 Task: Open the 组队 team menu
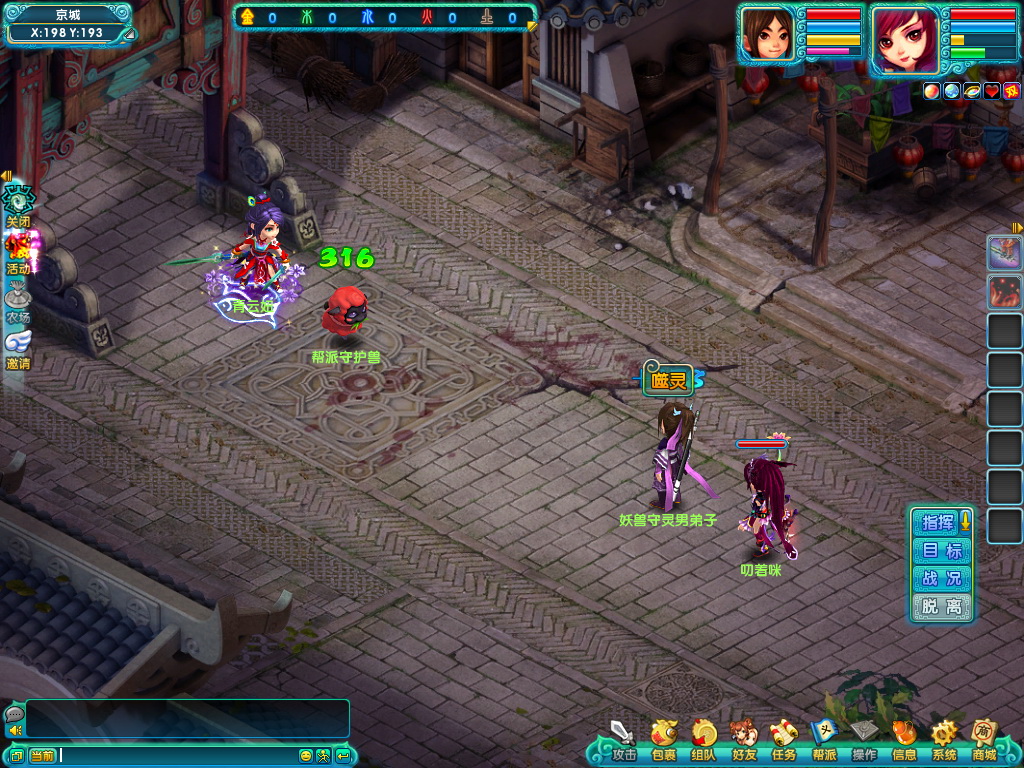click(703, 738)
